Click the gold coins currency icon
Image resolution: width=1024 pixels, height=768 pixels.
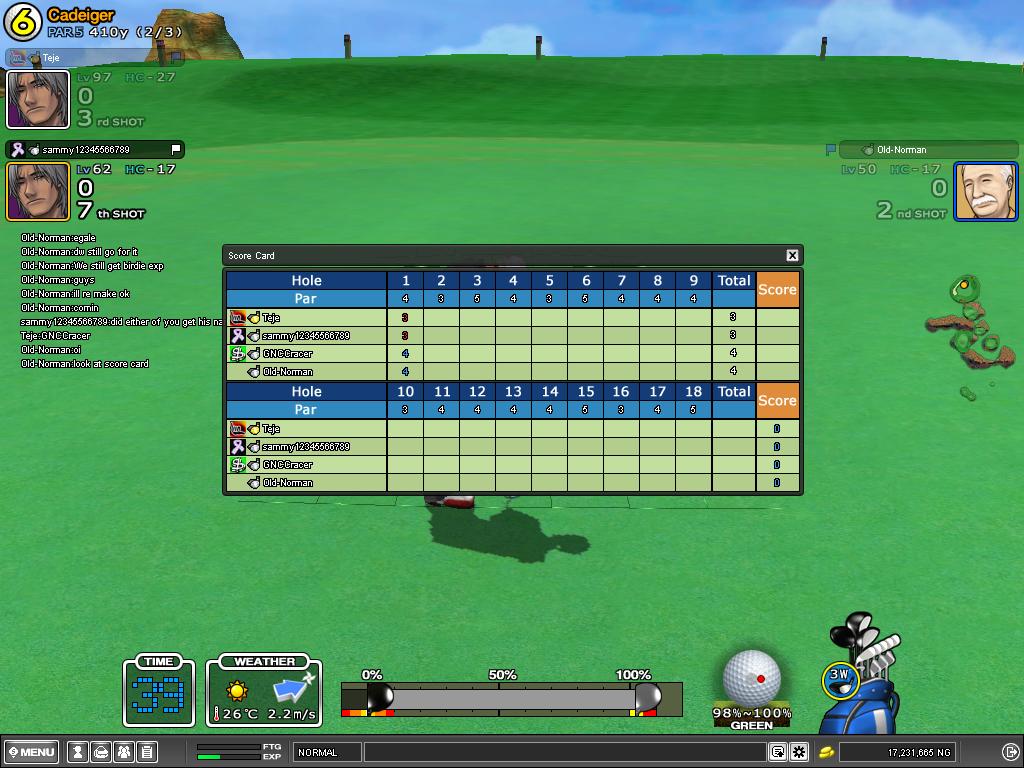827,752
